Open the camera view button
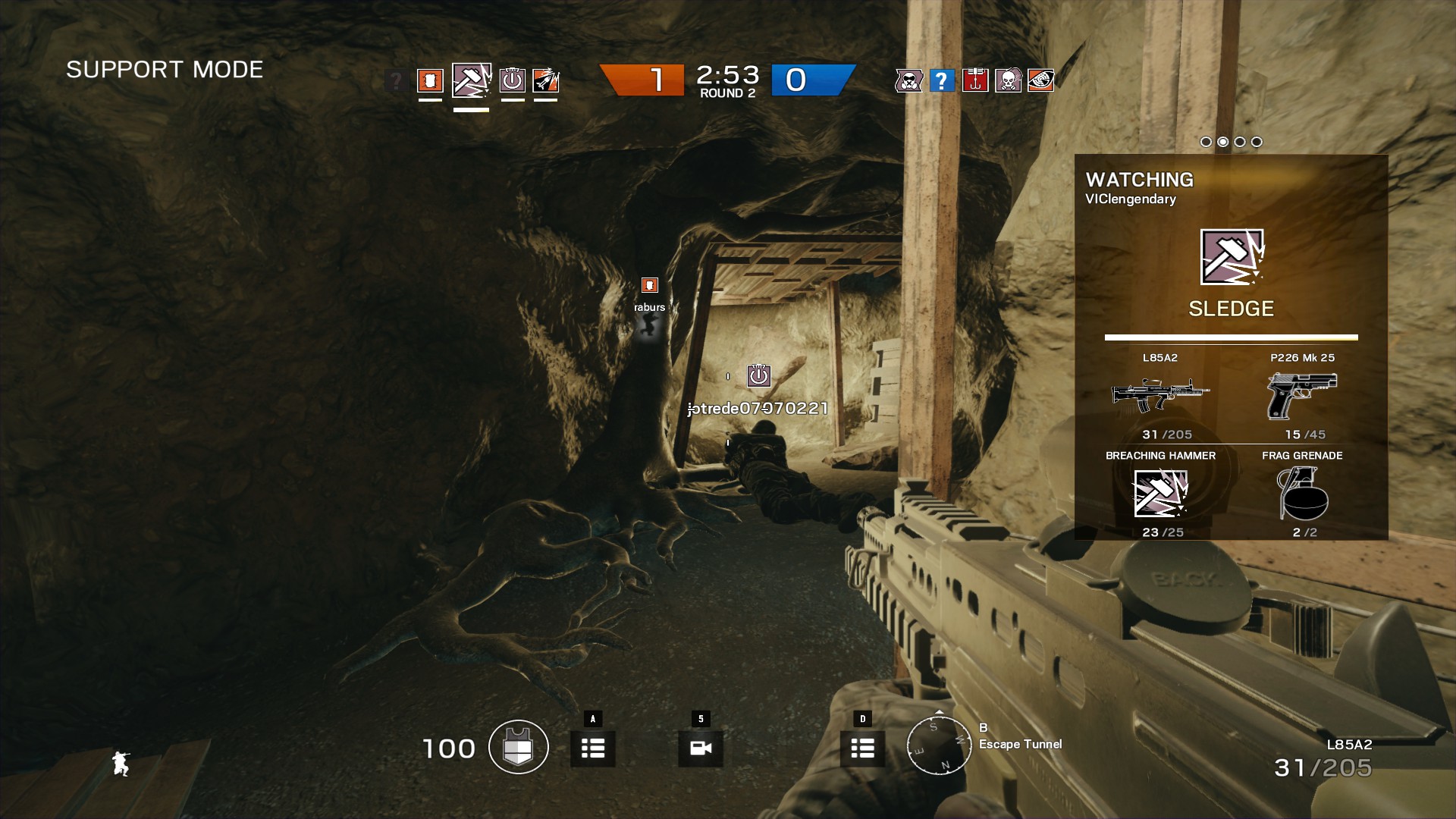This screenshot has width=1456, height=819. 701,748
